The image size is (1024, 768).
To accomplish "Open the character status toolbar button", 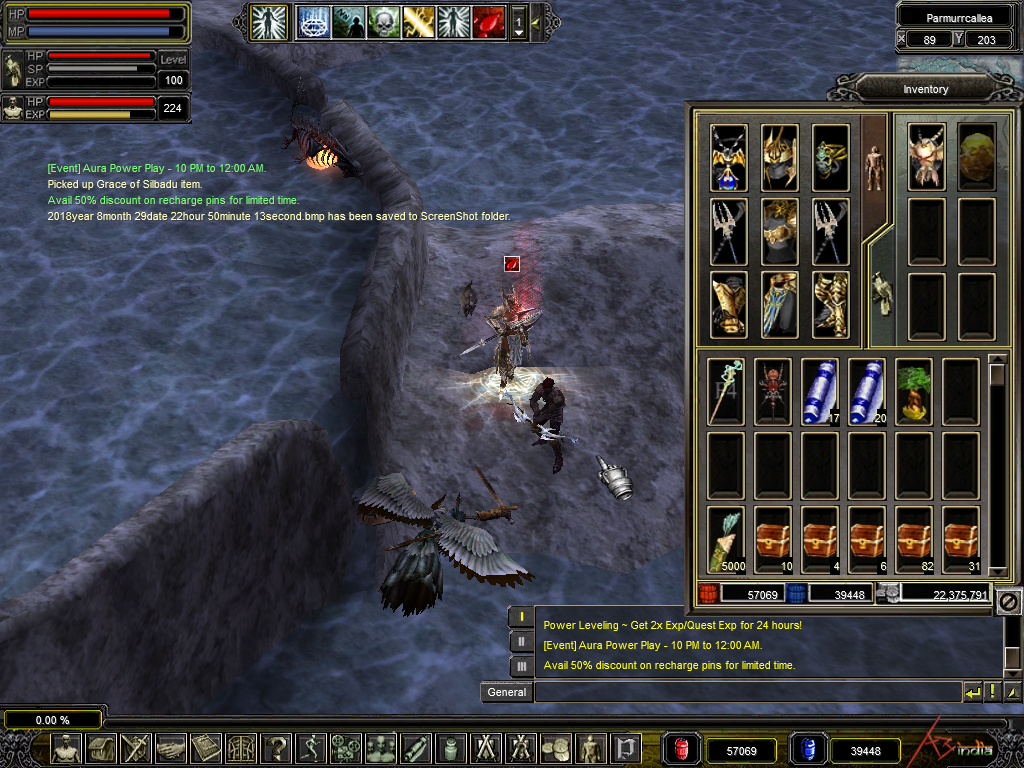I will pos(66,747).
